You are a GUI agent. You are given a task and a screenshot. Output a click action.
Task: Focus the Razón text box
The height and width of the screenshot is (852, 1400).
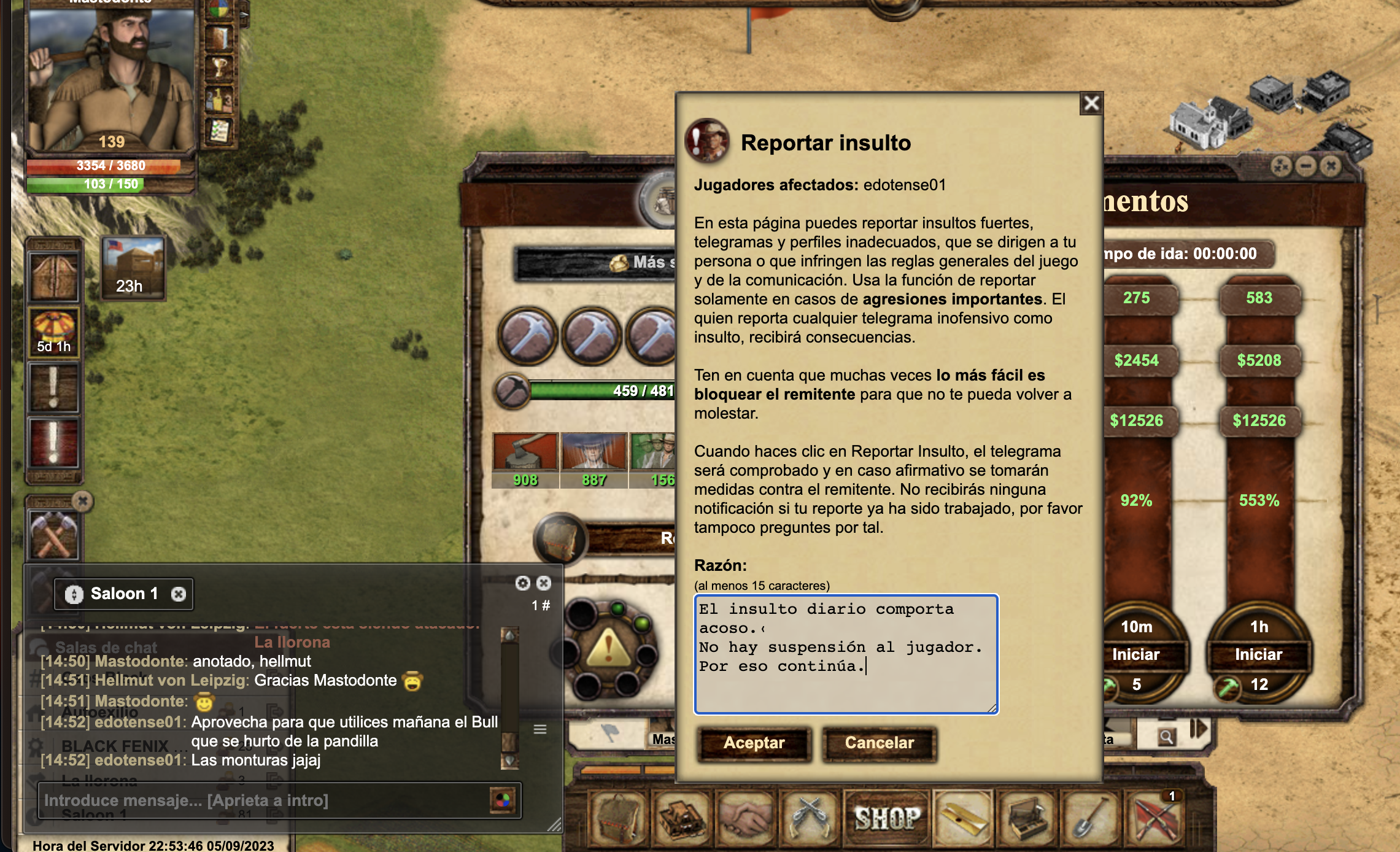point(846,654)
